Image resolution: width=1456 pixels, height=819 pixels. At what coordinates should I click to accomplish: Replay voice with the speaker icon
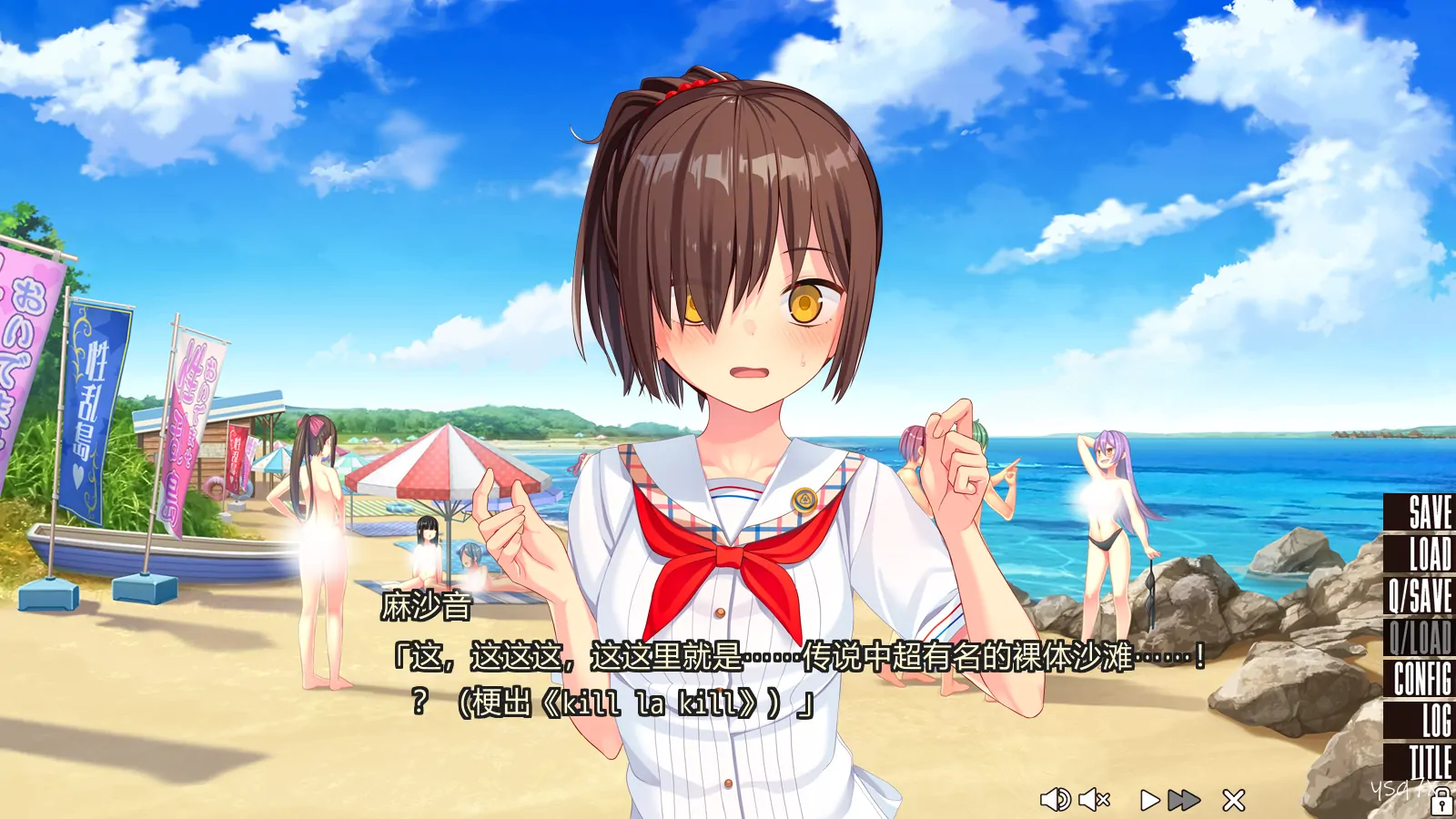tap(1055, 800)
